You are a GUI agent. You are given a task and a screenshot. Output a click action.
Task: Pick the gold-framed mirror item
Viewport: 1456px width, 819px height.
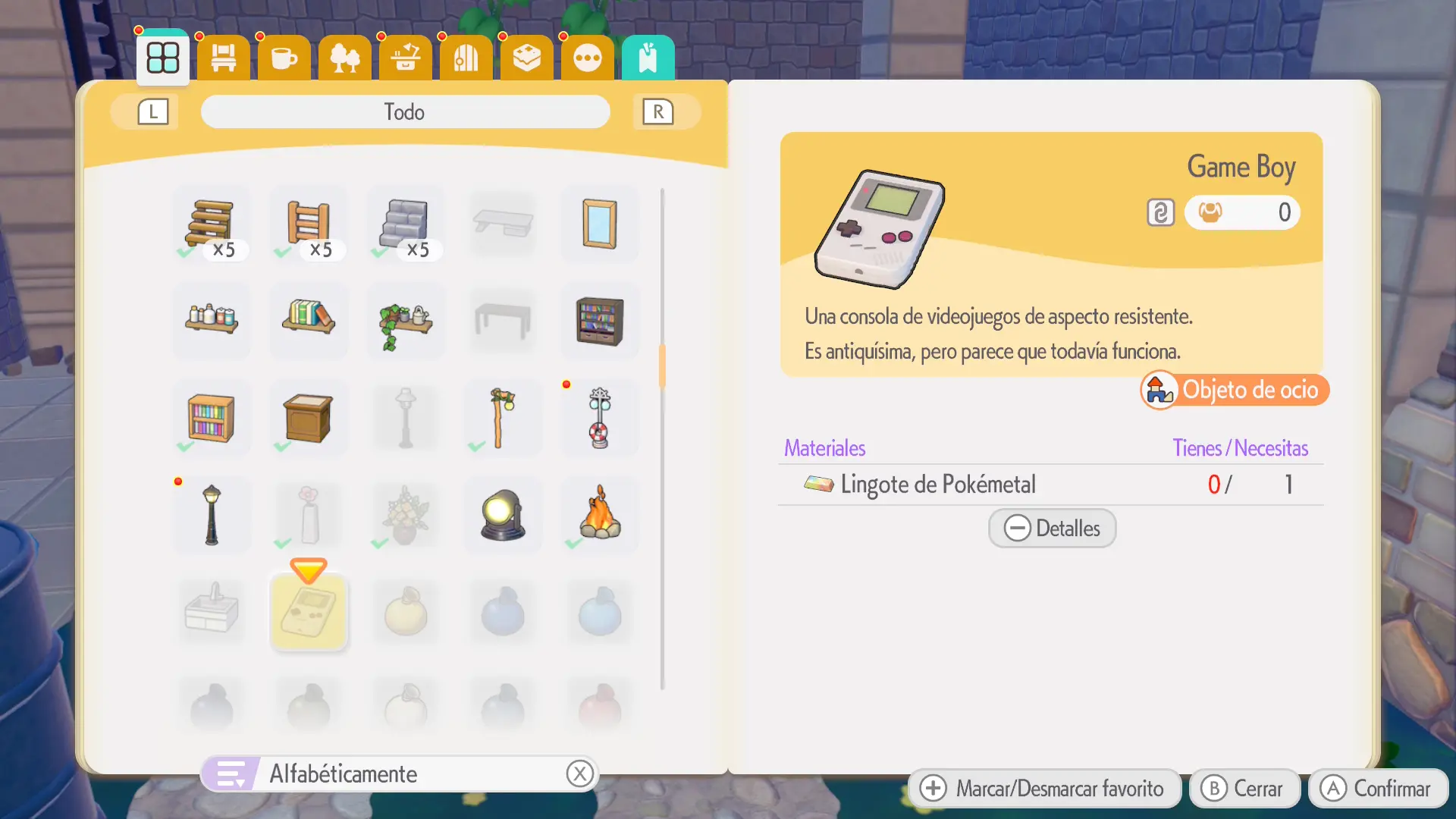(600, 224)
